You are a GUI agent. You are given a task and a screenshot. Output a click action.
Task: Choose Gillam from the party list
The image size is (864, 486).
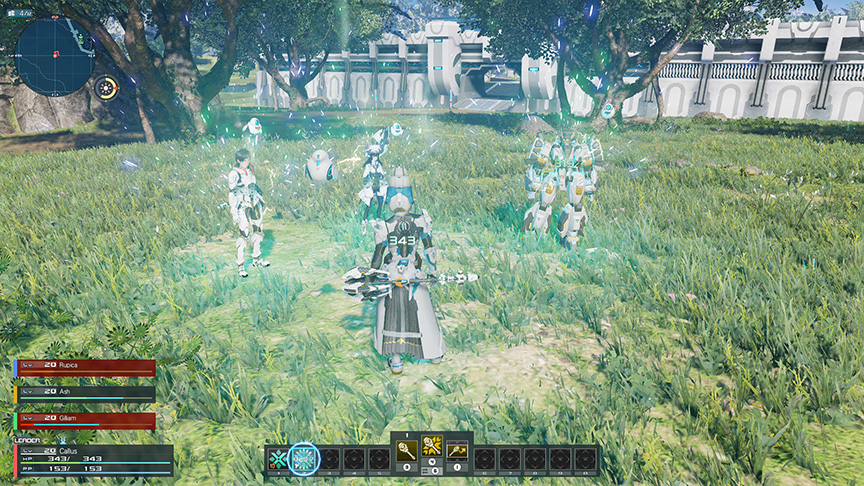[x=86, y=421]
